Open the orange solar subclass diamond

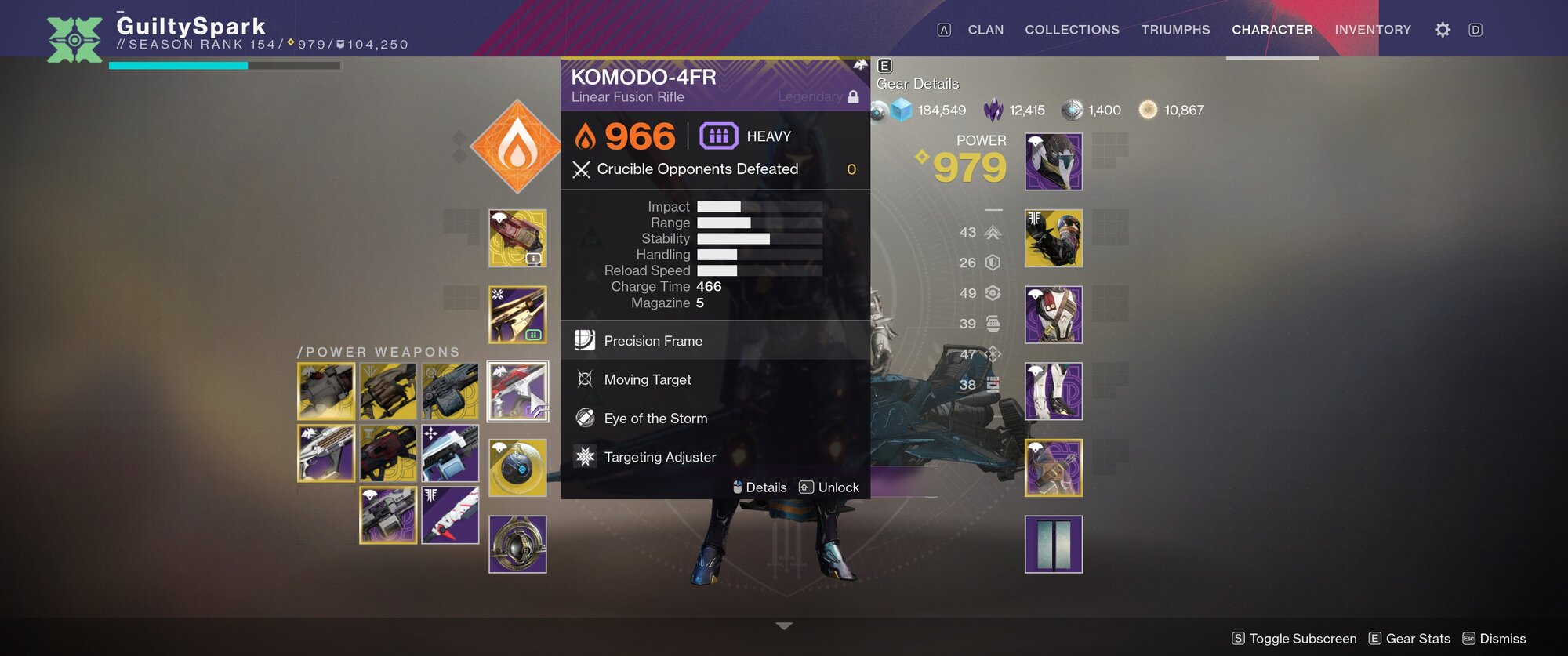[x=517, y=147]
